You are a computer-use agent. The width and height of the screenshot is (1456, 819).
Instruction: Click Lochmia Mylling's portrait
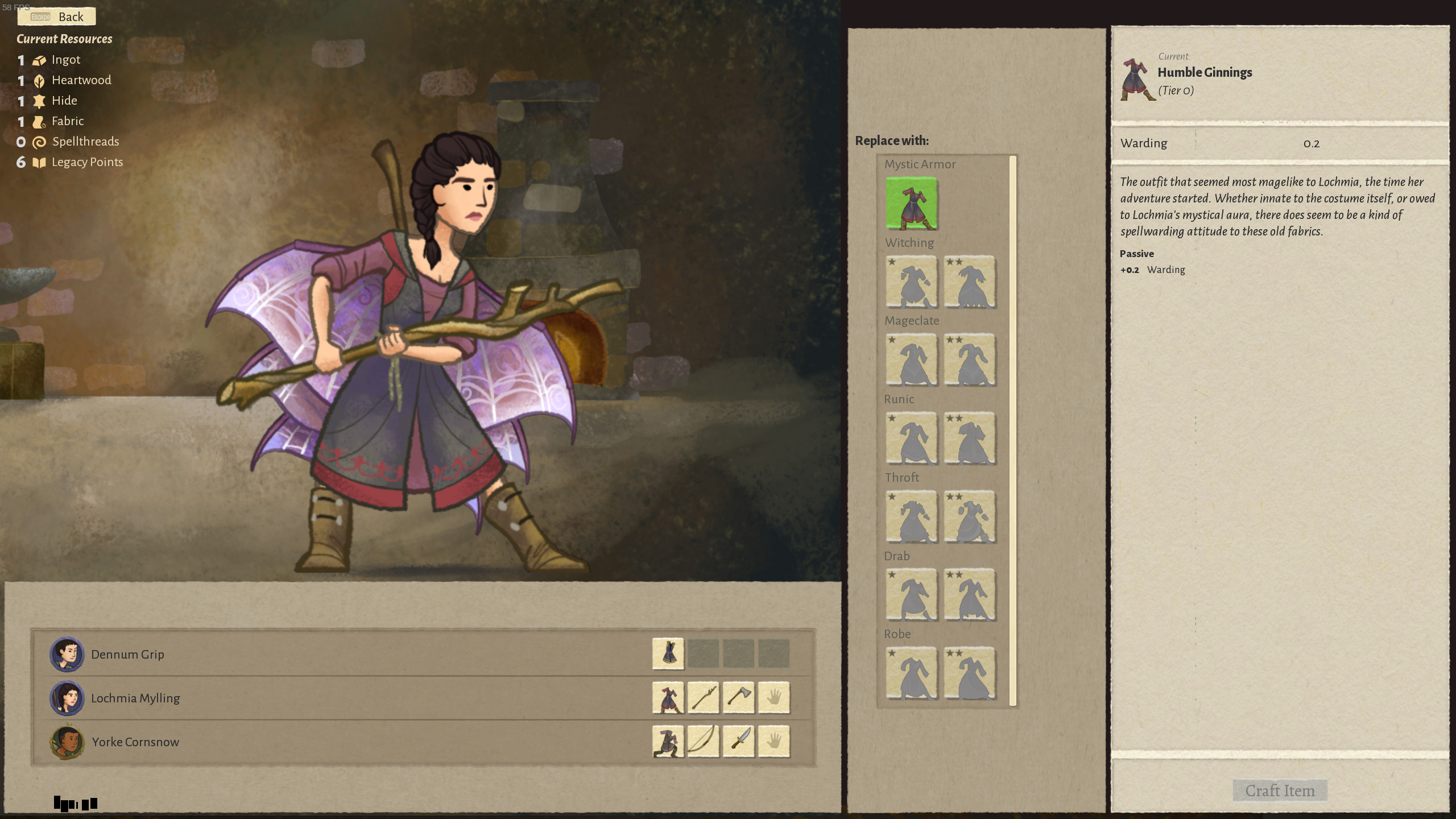pos(67,698)
